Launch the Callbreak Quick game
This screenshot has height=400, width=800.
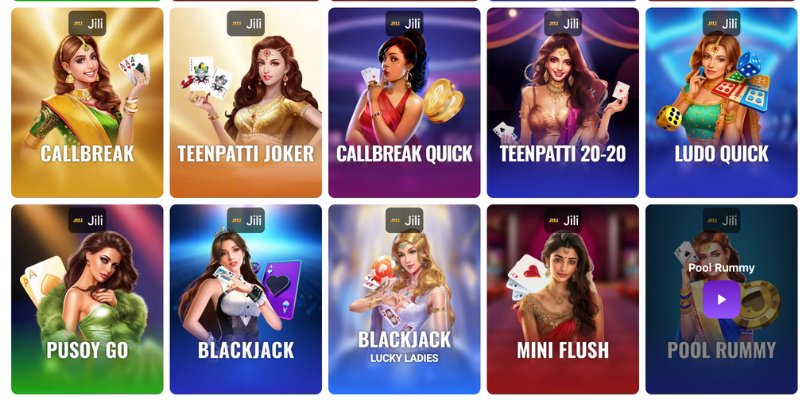(404, 103)
